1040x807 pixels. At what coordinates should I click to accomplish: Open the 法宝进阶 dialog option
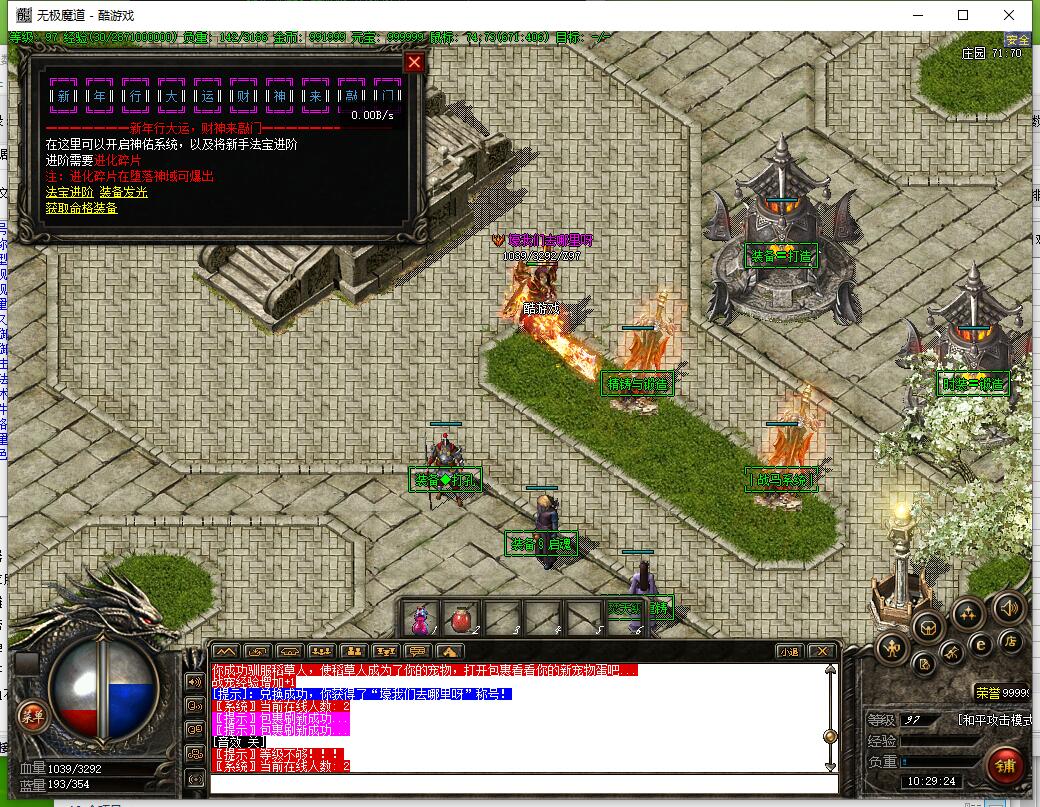70,192
